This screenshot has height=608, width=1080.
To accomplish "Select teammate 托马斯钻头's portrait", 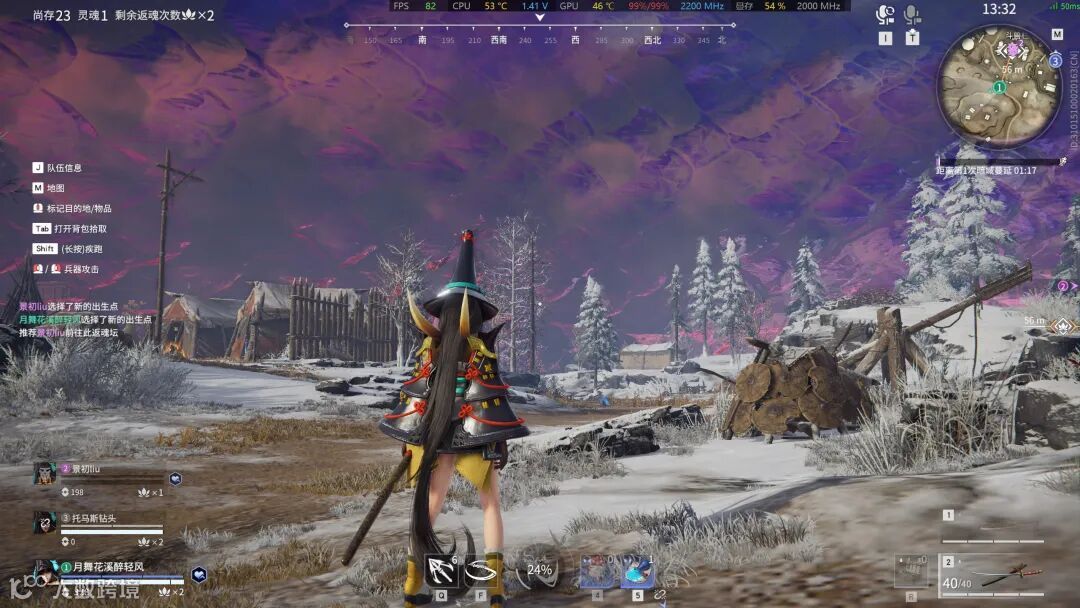I will [x=44, y=522].
